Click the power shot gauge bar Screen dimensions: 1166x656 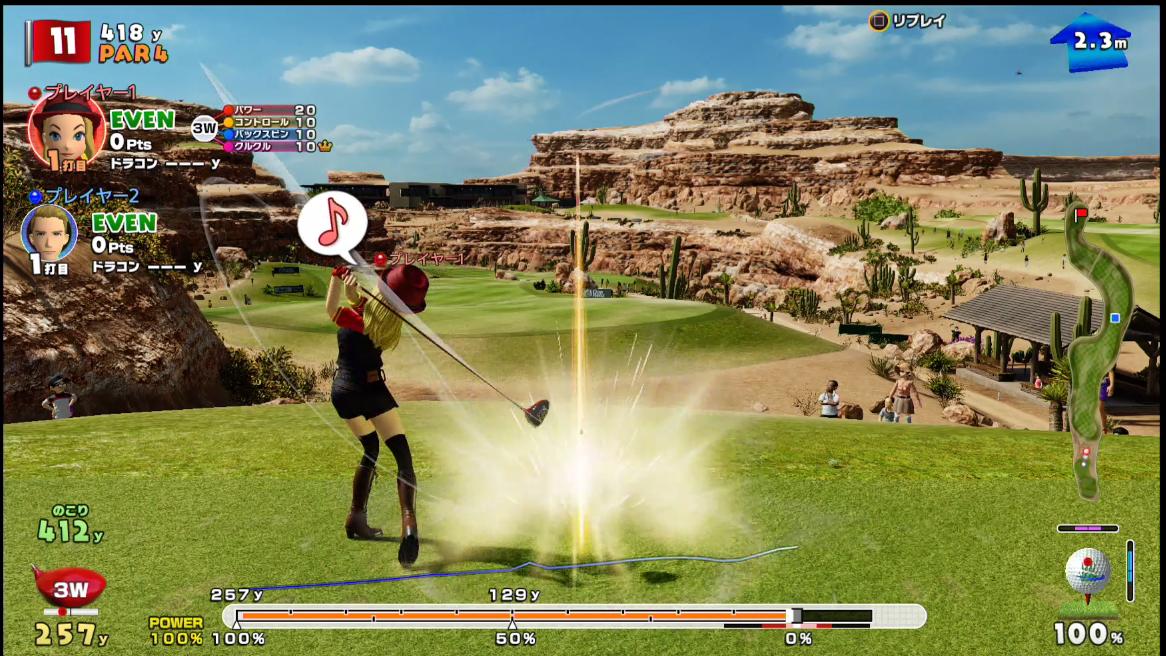pos(573,616)
